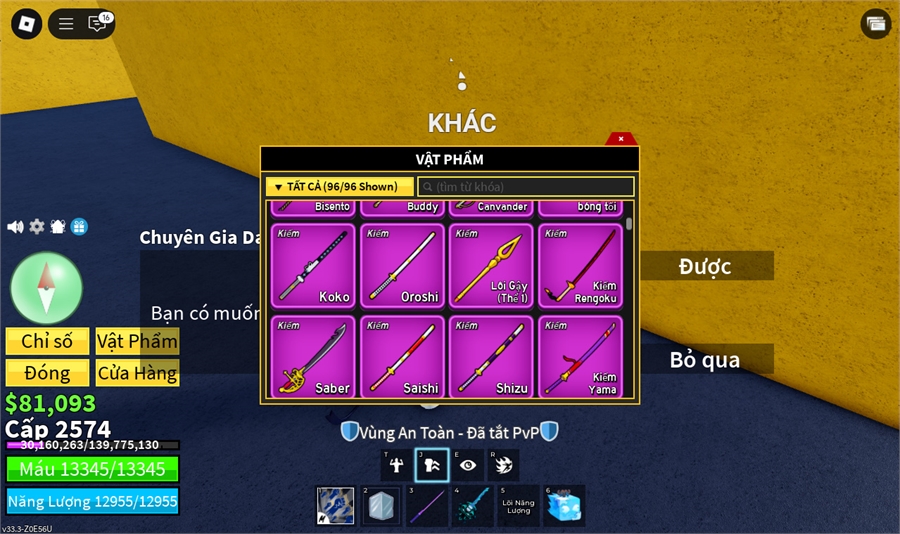900x534 pixels.
Task: Accept the dialogue with Được
Action: click(x=705, y=266)
